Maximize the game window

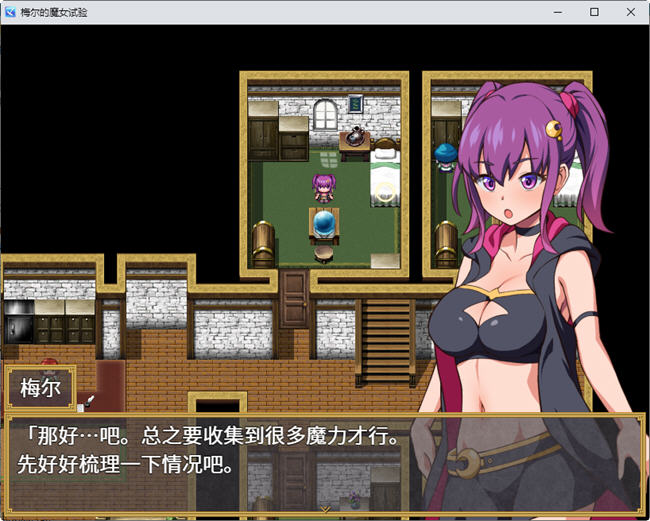pyautogui.click(x=594, y=12)
